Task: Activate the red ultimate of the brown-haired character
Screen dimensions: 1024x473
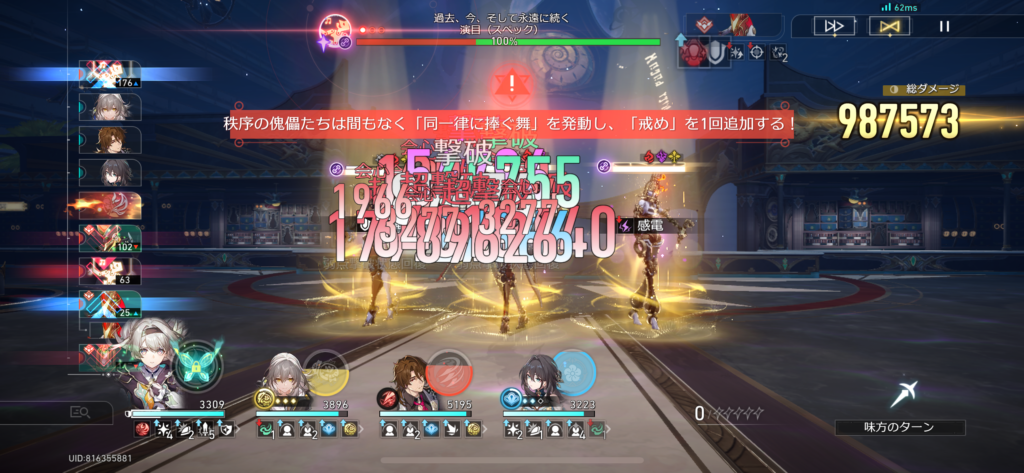Action: click(449, 372)
